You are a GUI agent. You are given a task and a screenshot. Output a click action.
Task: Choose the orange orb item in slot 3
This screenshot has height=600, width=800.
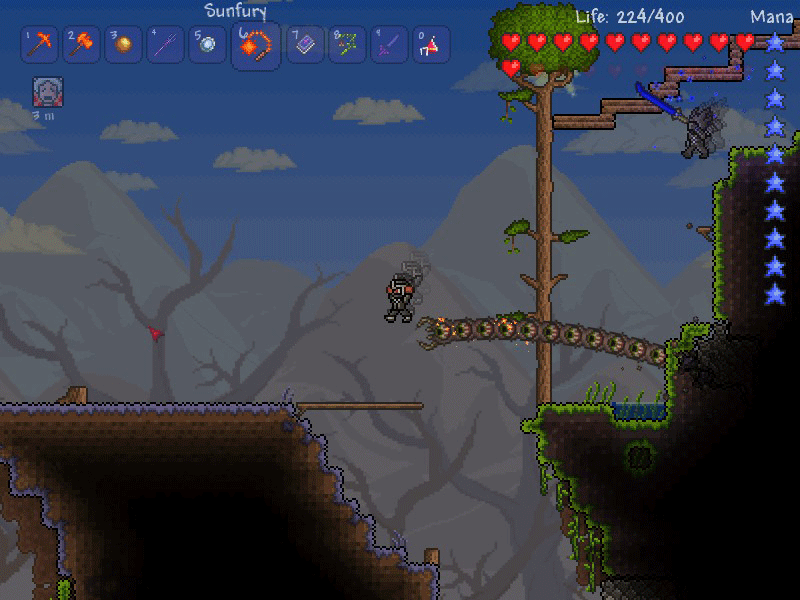[x=123, y=44]
